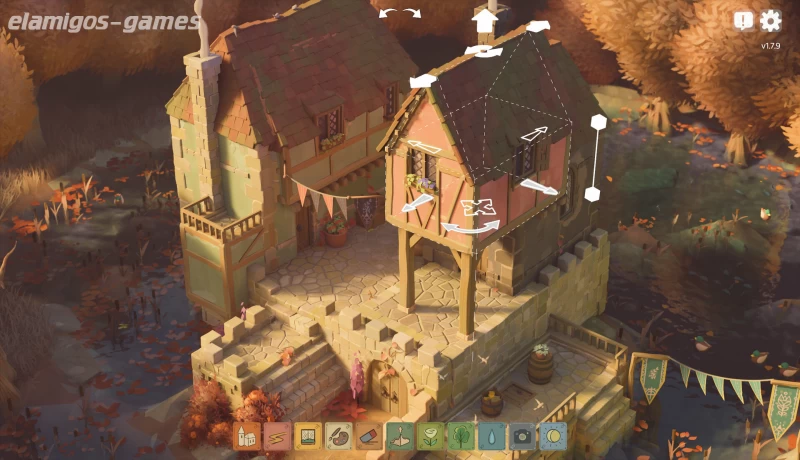Screen dimensions: 800x460
Task: Click the cross-shaped move handle under the house
Action: click(480, 208)
